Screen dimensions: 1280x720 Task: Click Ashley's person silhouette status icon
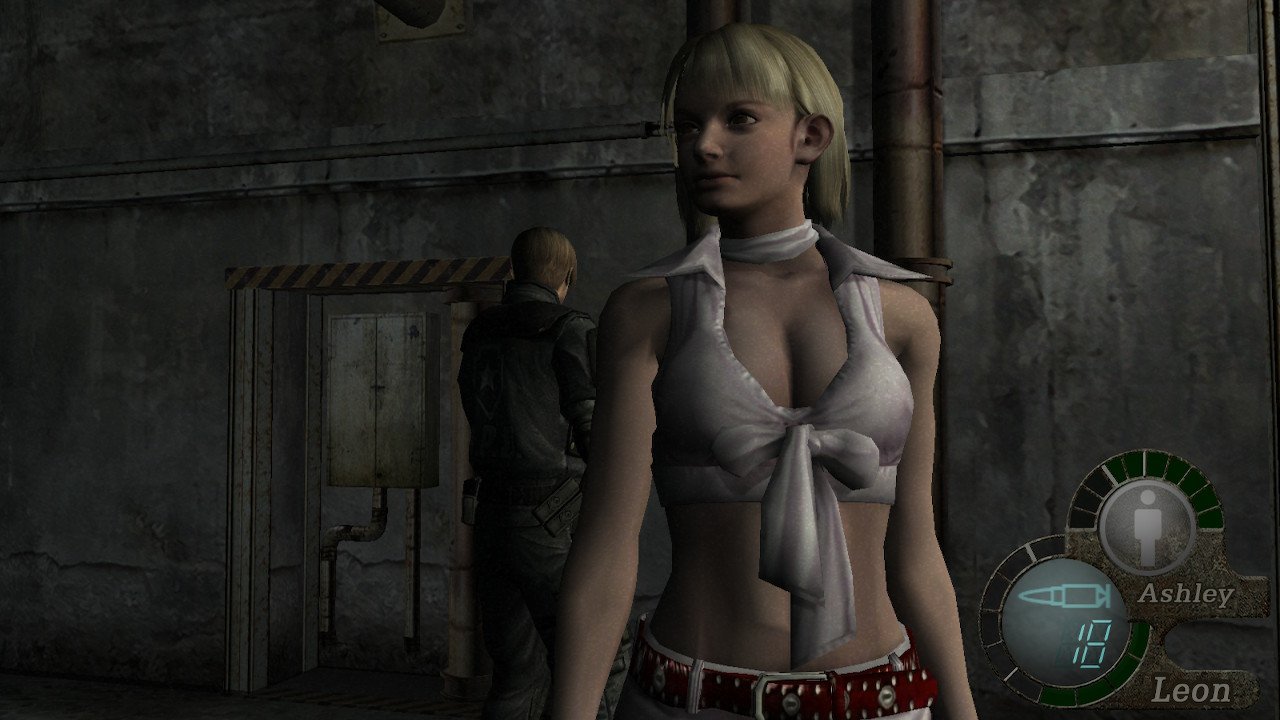pyautogui.click(x=1146, y=523)
